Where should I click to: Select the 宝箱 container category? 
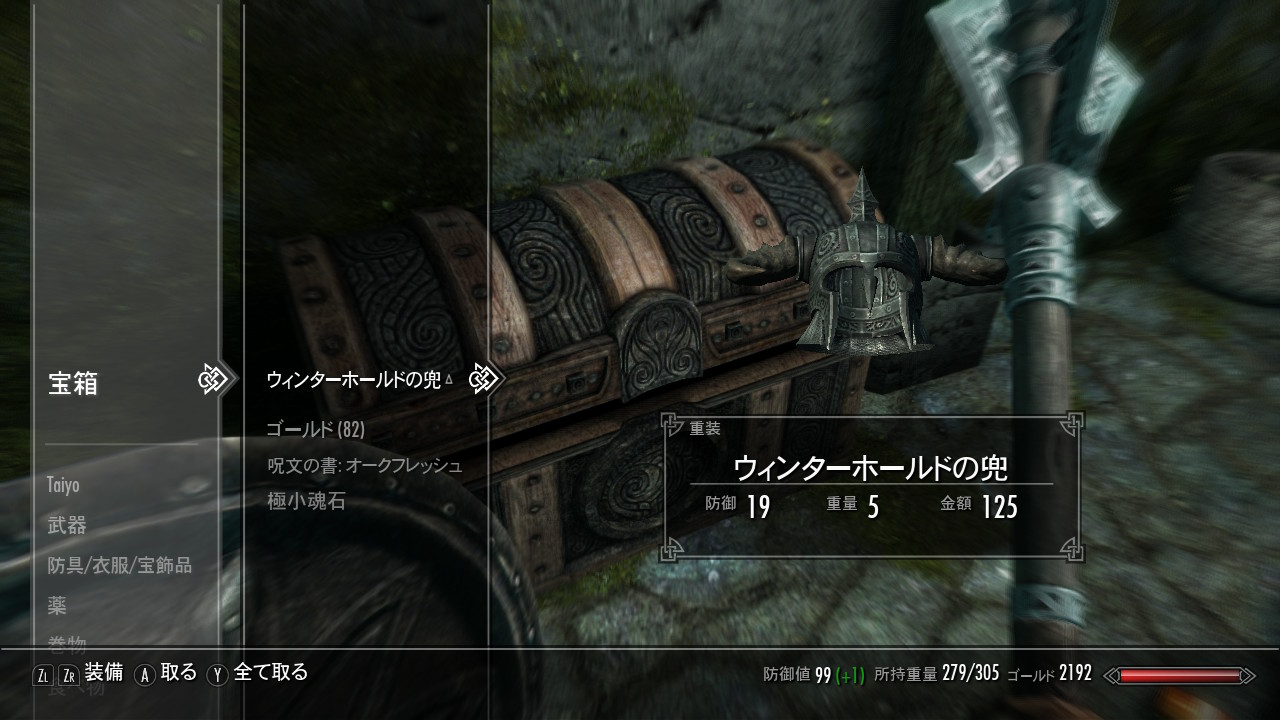point(73,383)
